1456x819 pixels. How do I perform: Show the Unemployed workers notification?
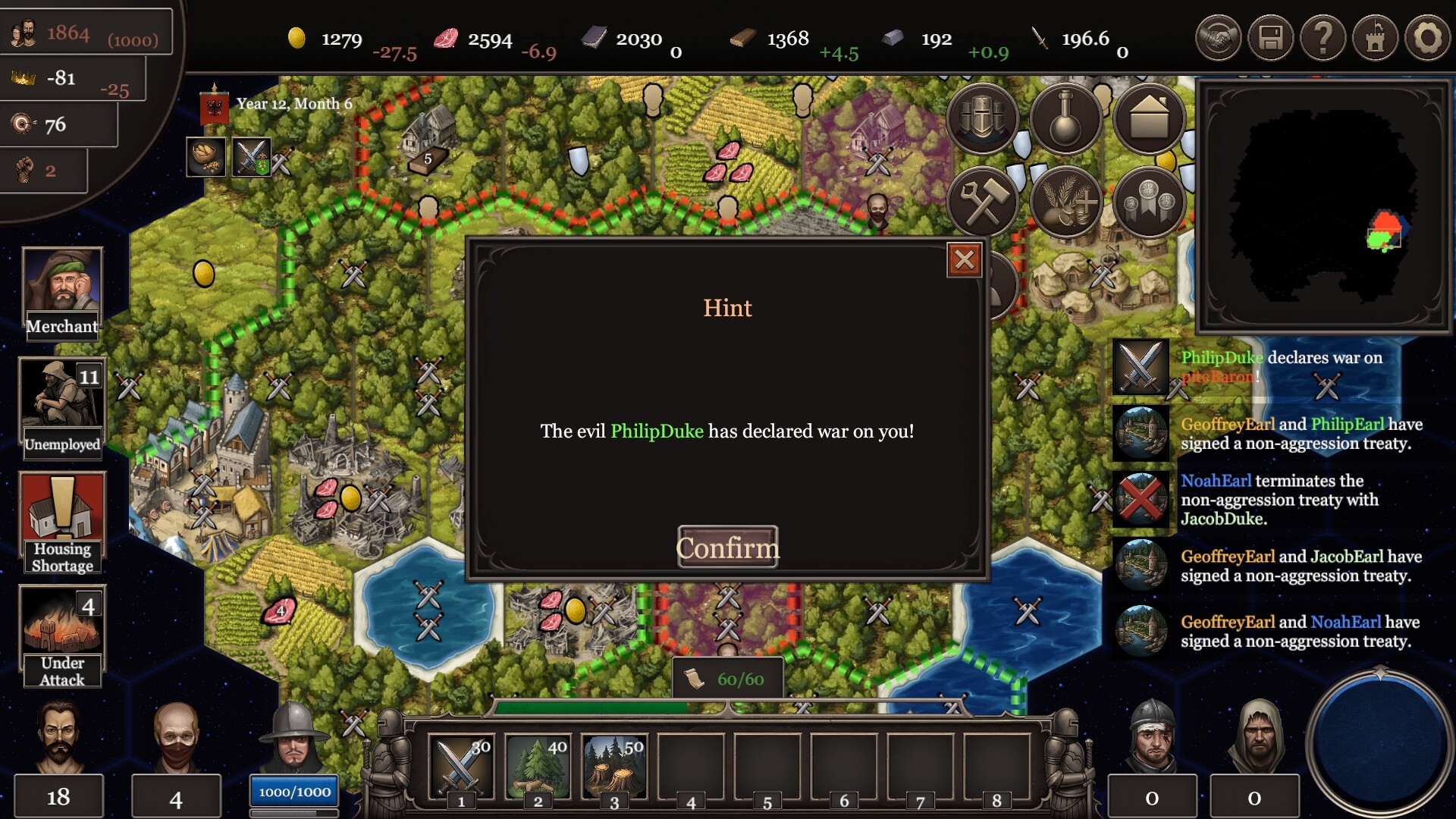coord(62,407)
